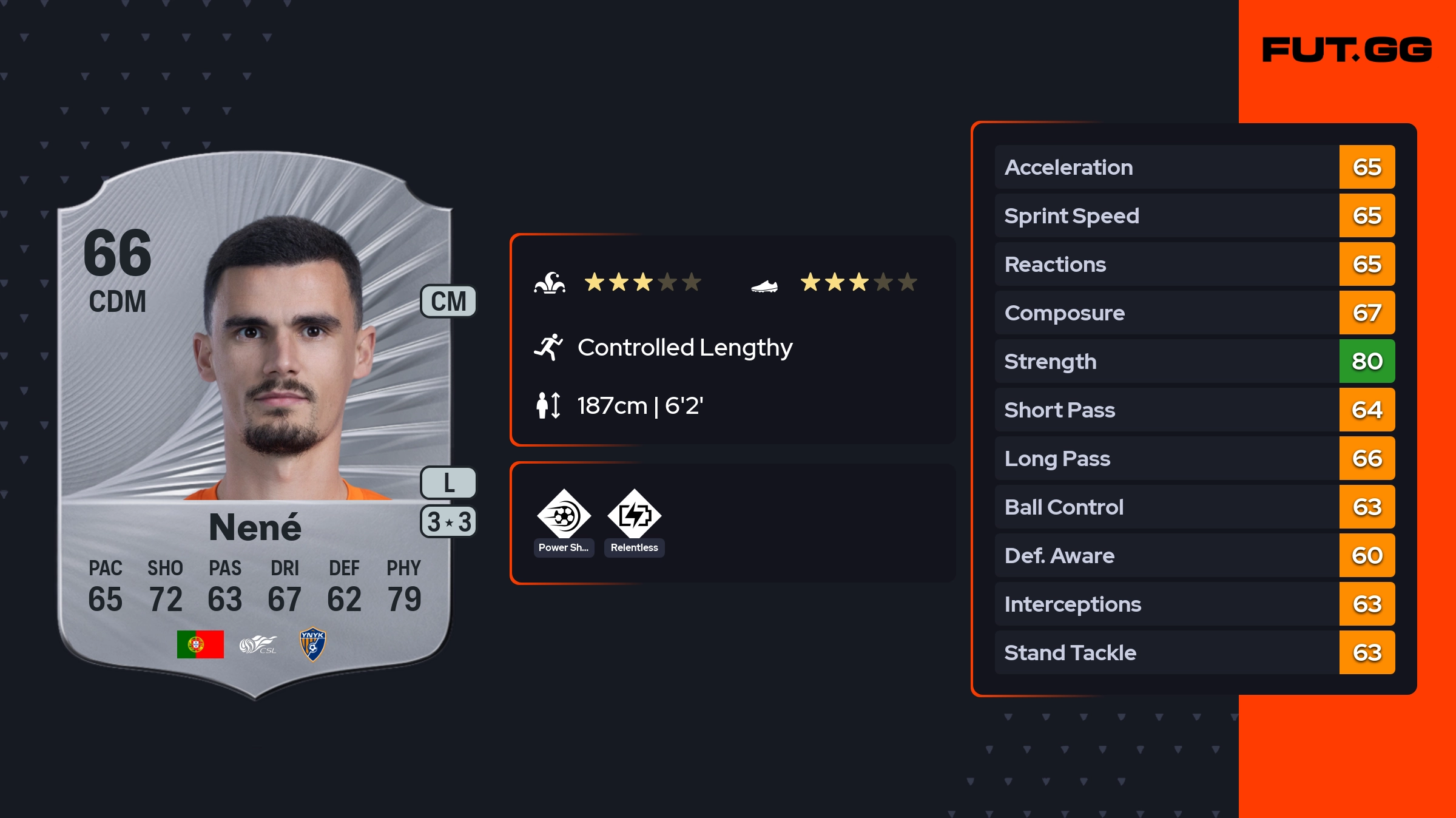Select the Nené player card
This screenshot has height=818, width=1456.
(x=255, y=425)
